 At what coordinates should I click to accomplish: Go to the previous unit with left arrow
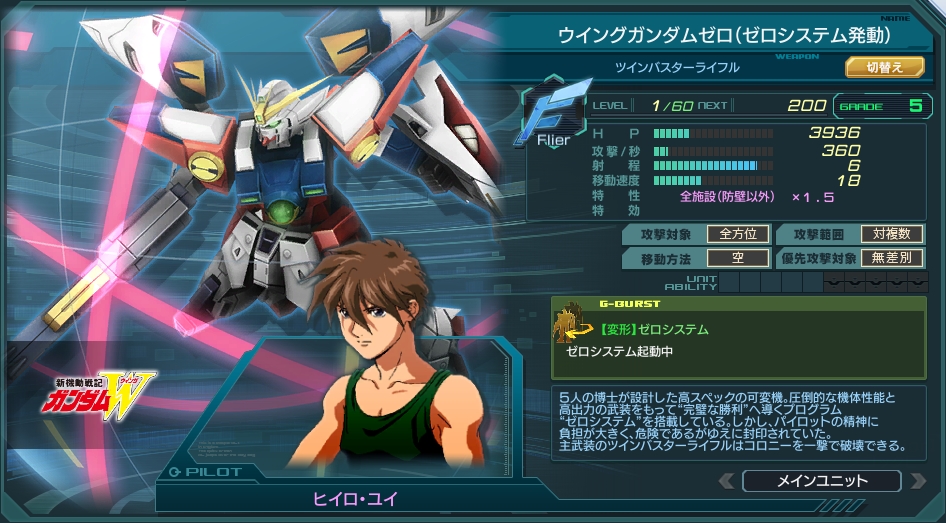[726, 481]
